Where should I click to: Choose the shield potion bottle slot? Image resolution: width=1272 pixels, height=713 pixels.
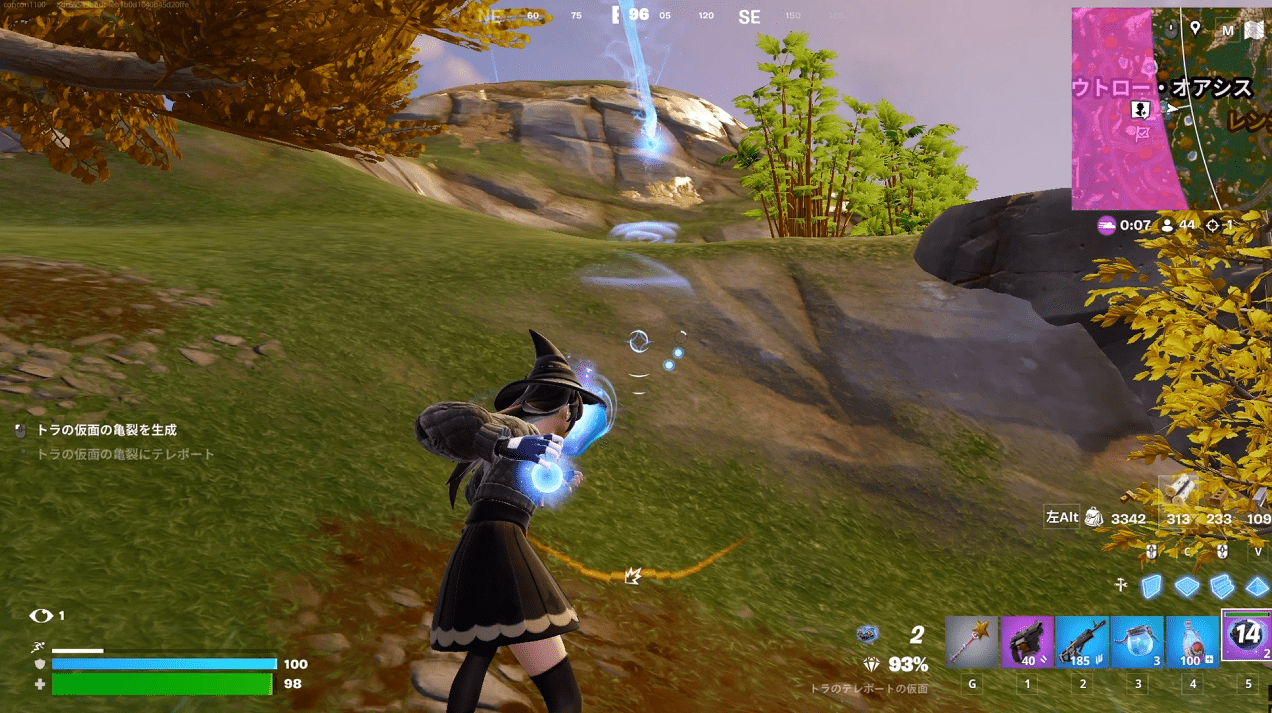pyautogui.click(x=1193, y=641)
